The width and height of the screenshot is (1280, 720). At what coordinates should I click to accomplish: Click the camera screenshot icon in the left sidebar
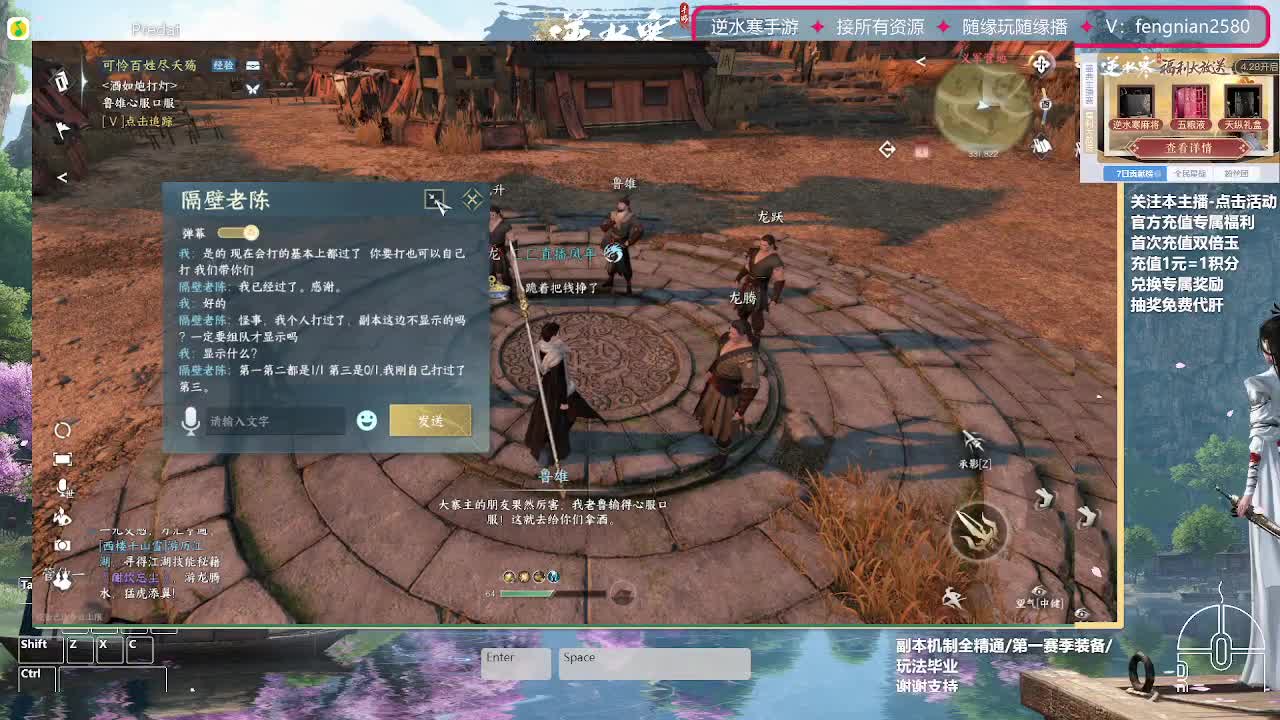(x=62, y=544)
